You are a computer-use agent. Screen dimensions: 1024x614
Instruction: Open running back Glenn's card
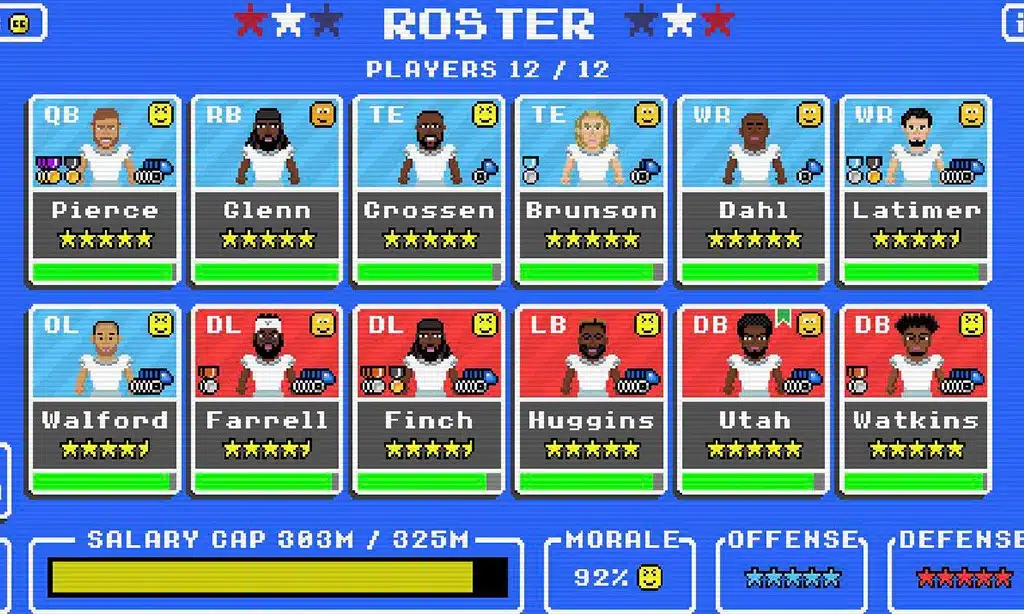click(266, 190)
